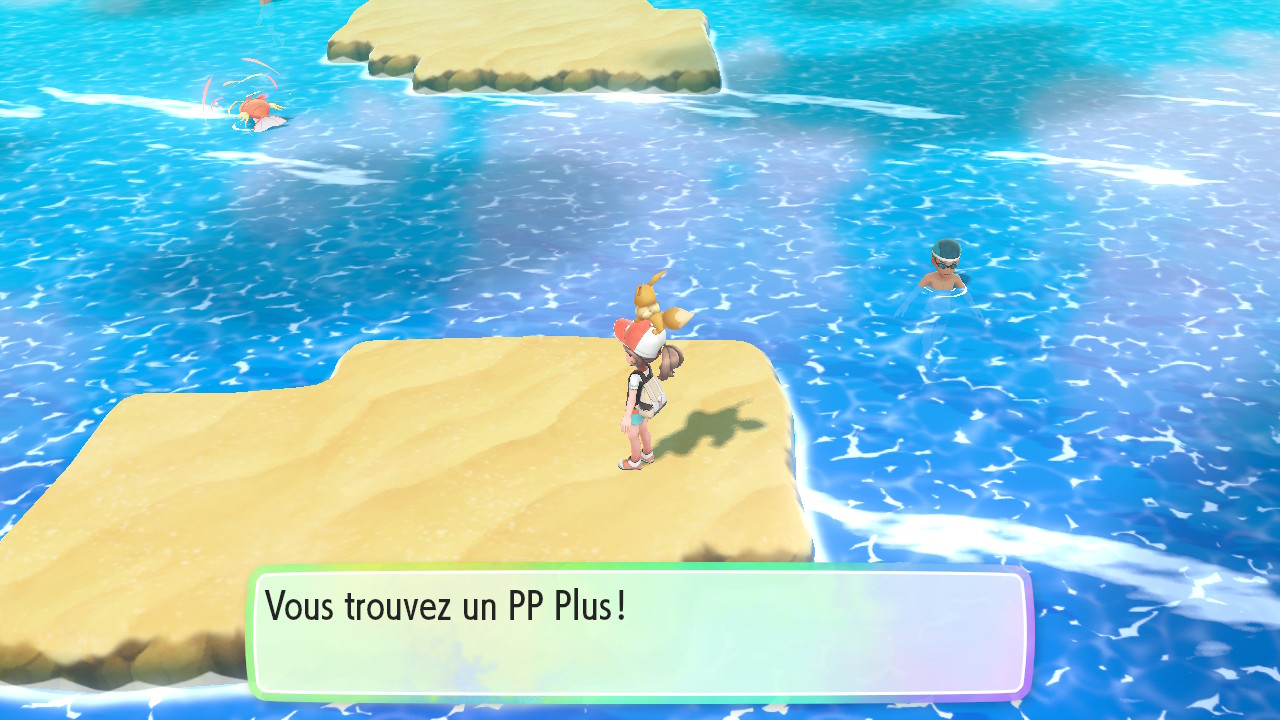Advance the 'Vous trouvez un PP Plus!' dialogue box
Viewport: 1280px width, 720px height.
click(640, 632)
